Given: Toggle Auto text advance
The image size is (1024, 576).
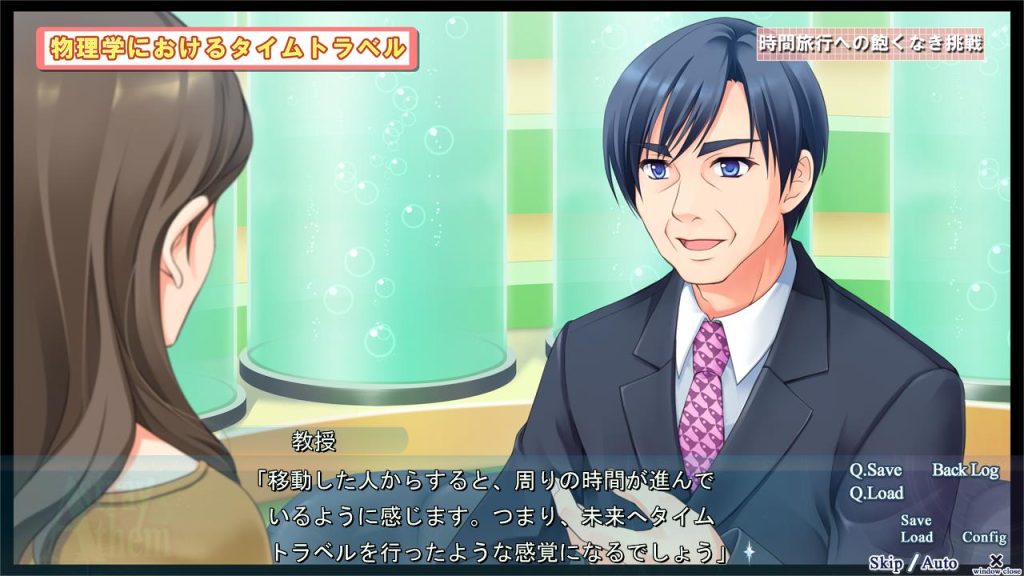Looking at the screenshot, I should click(939, 563).
